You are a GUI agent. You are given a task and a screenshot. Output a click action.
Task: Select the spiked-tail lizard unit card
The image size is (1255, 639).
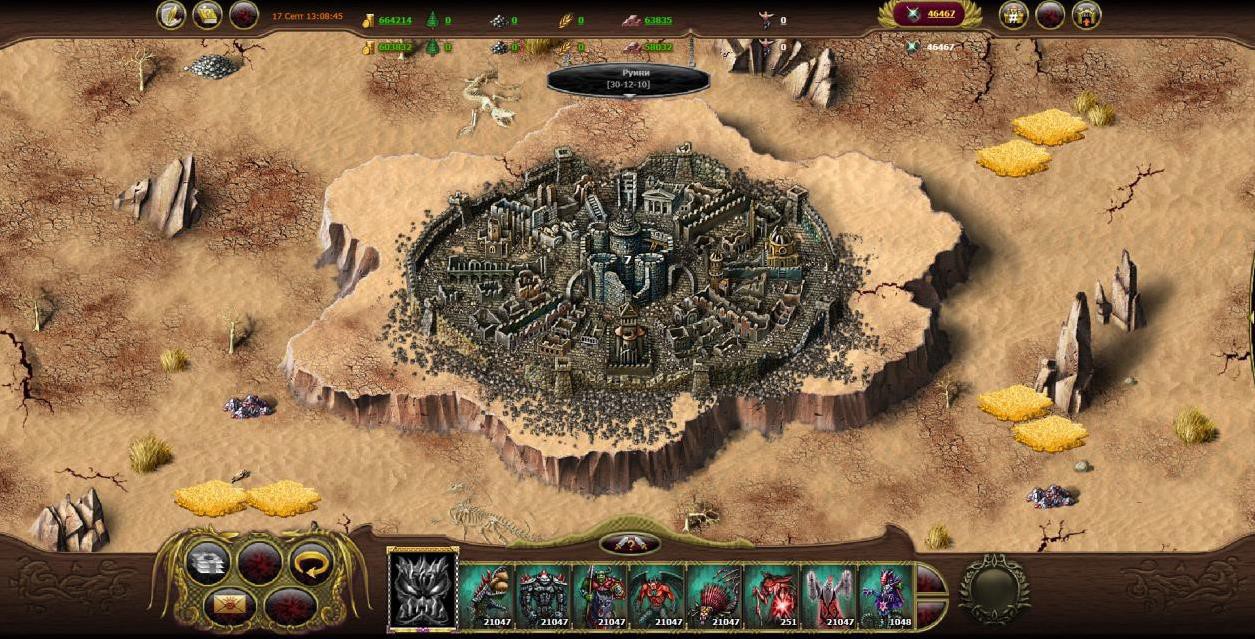click(487, 596)
